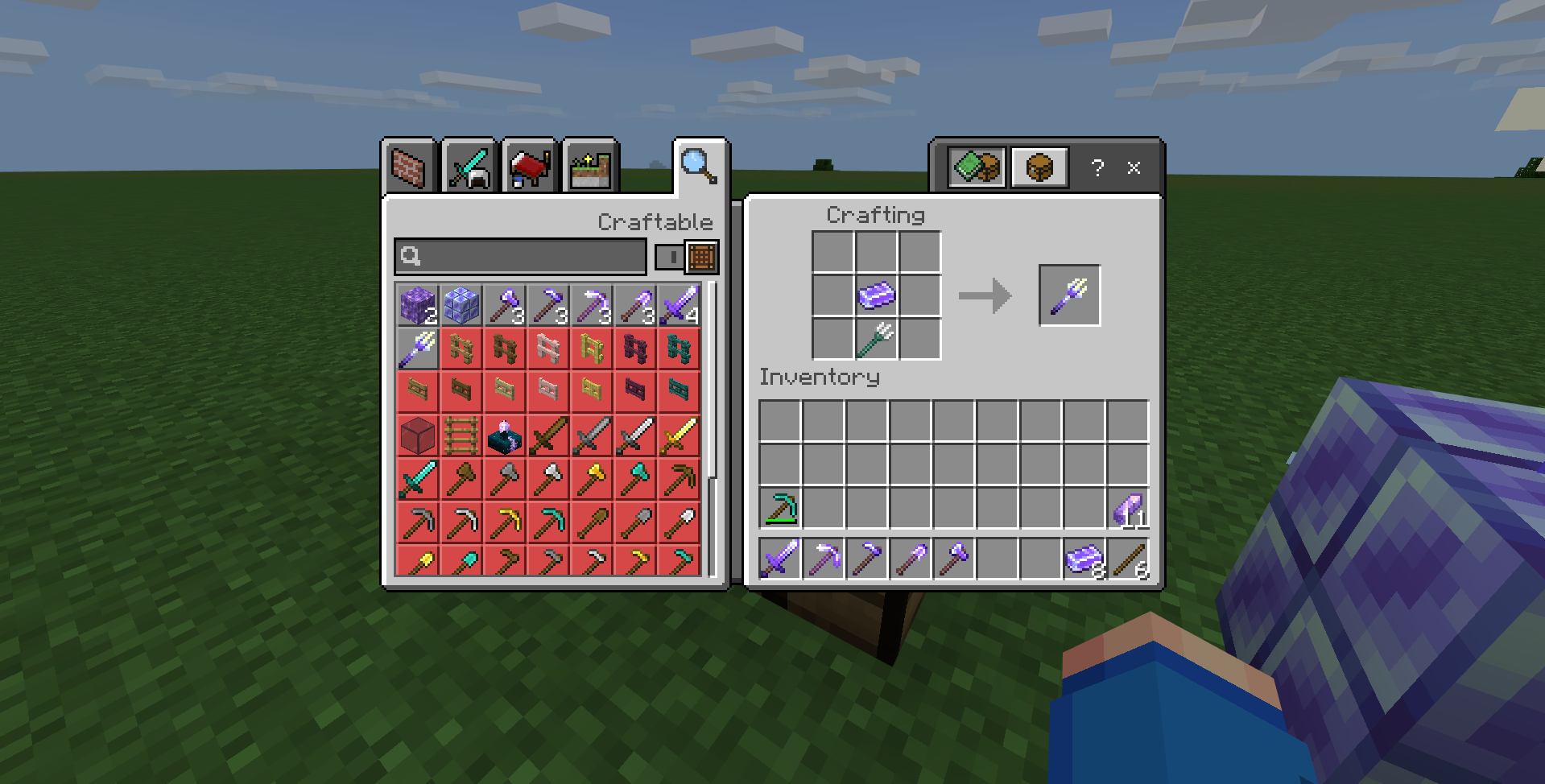
Task: Pick up the amethyst ingot in the crafting grid
Action: (x=877, y=294)
